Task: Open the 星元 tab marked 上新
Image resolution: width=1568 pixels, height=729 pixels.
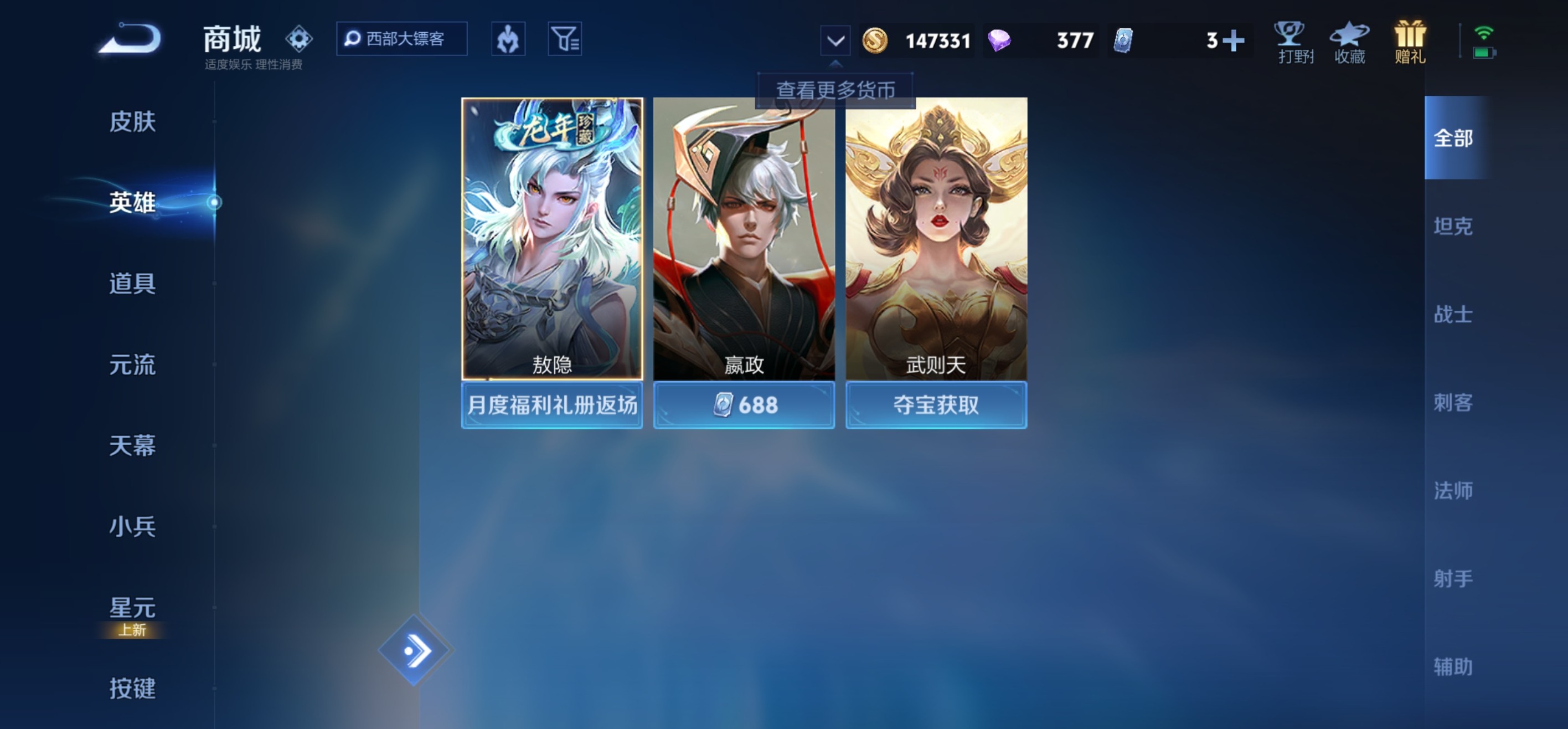Action: tap(133, 608)
